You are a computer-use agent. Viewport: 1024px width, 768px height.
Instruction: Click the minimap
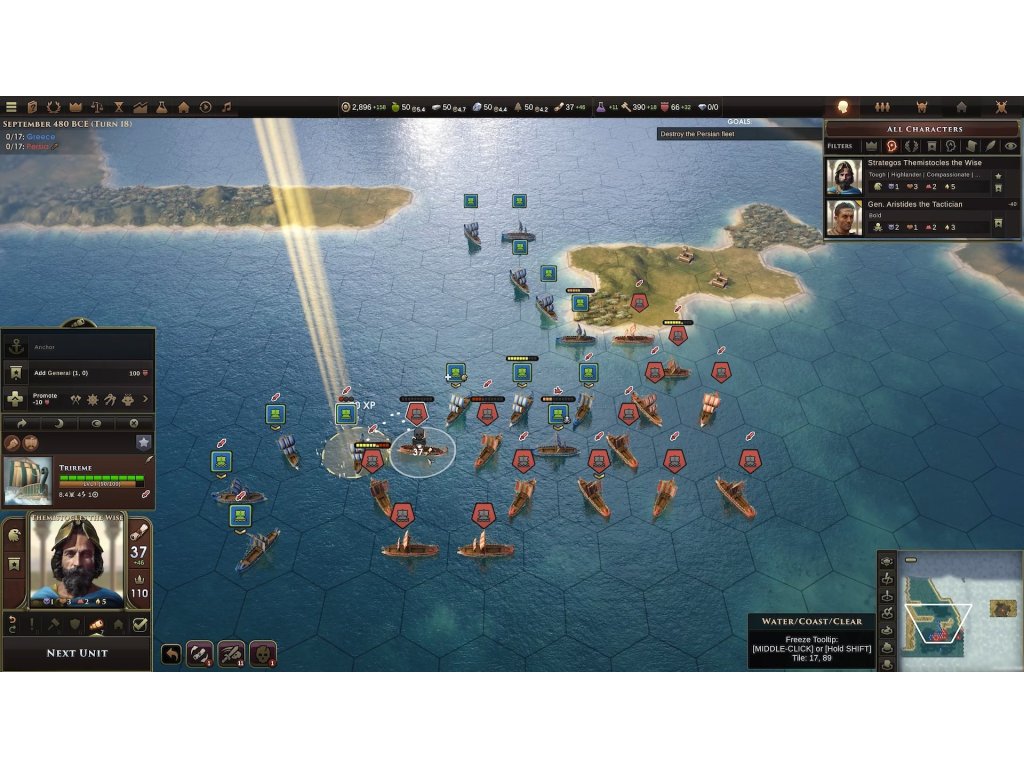(x=957, y=610)
